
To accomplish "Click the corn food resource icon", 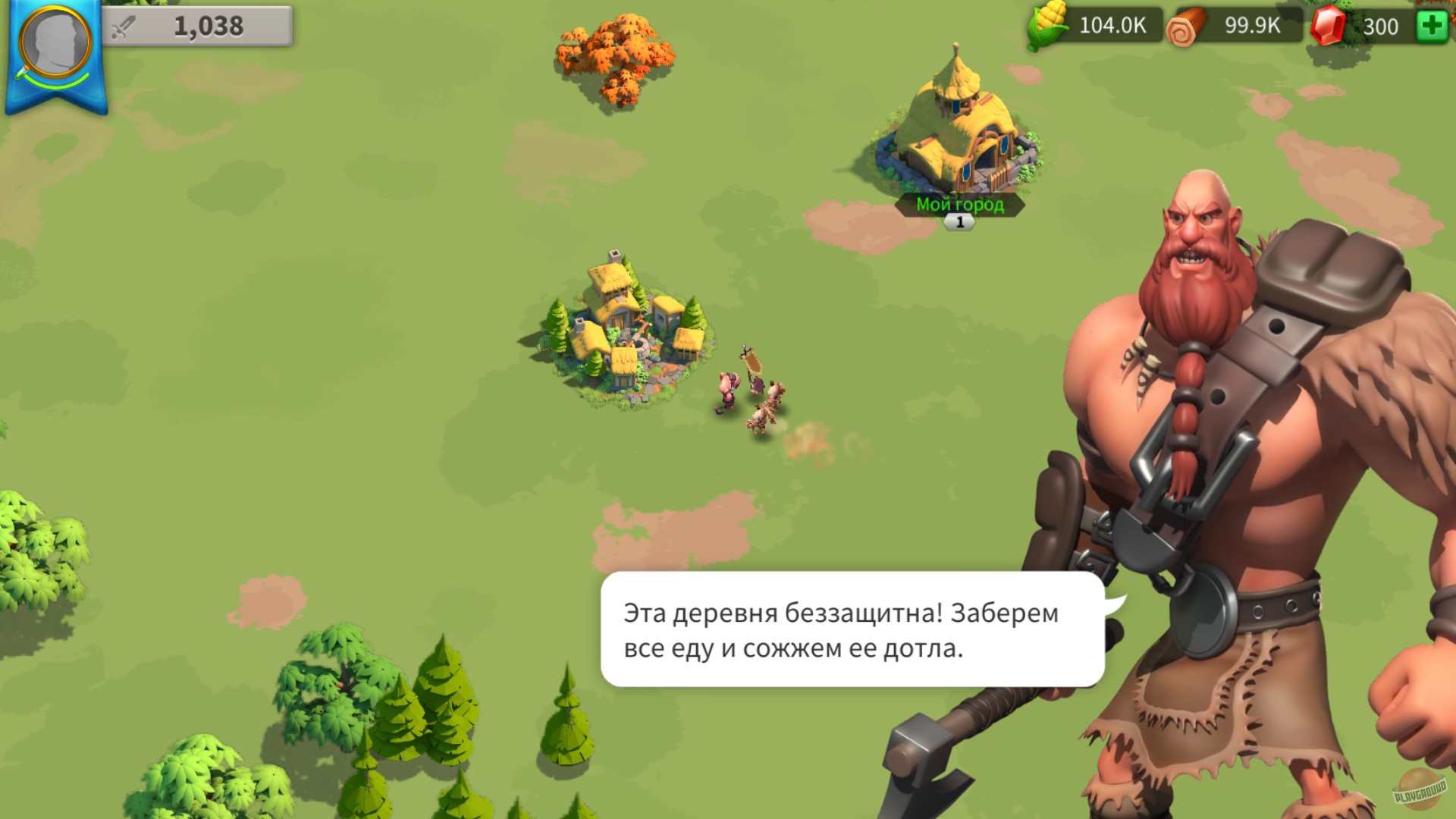I will (x=1046, y=25).
